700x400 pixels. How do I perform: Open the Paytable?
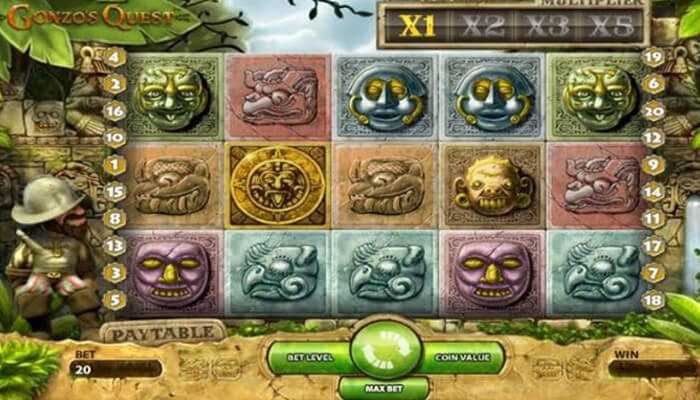click(x=162, y=331)
